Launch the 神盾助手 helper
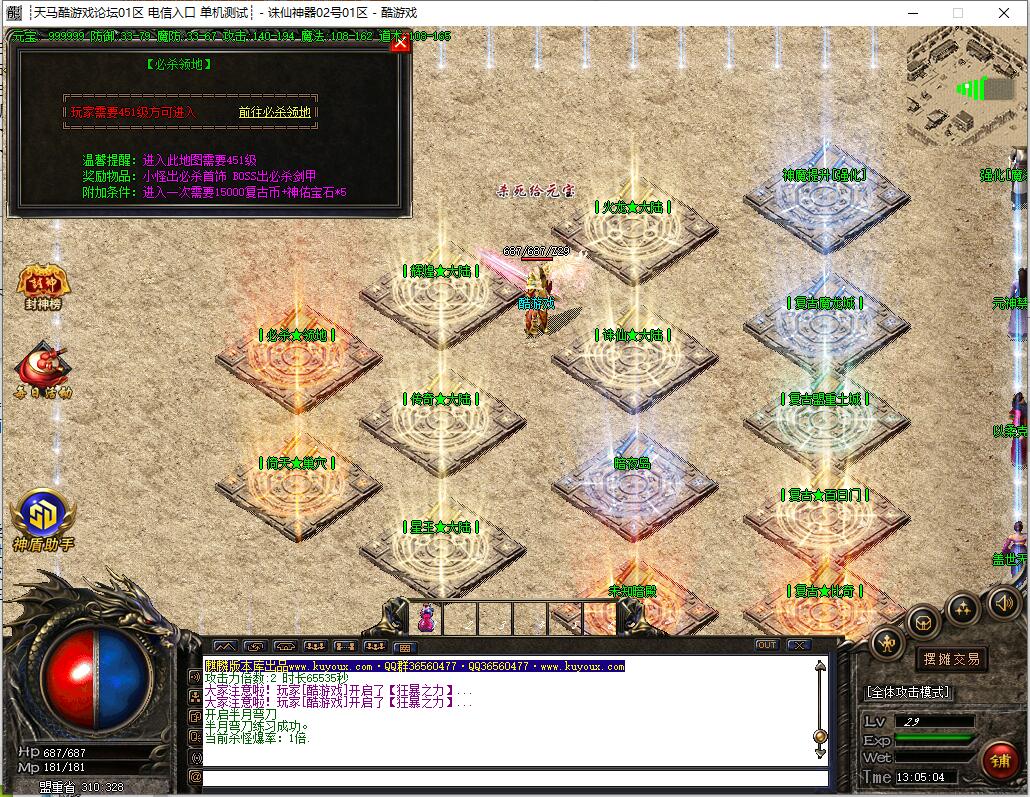1030x797 pixels. [x=43, y=520]
